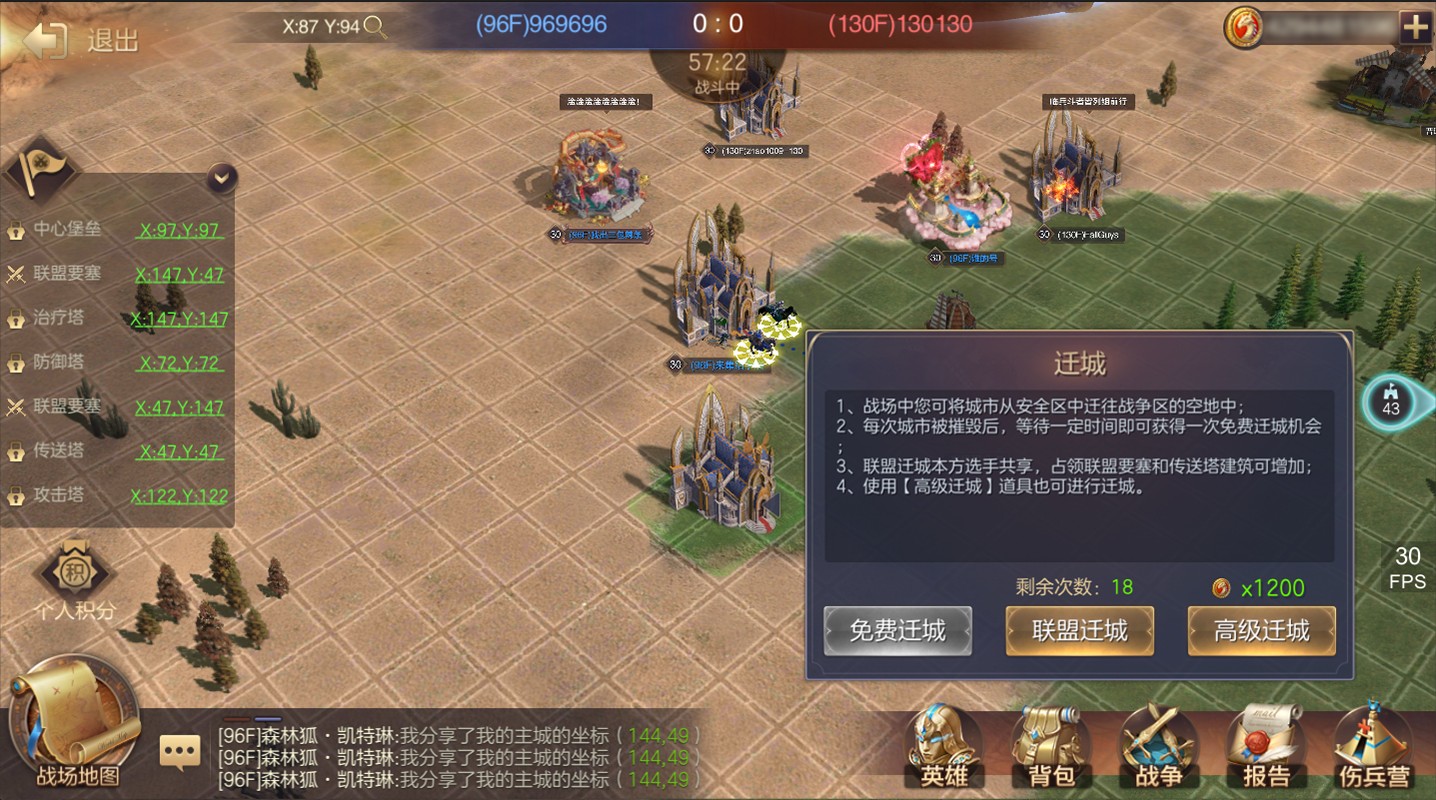Screen dimensions: 1436x800
Task: Choose 联盟迁城 alliance relocation
Action: [x=1079, y=631]
